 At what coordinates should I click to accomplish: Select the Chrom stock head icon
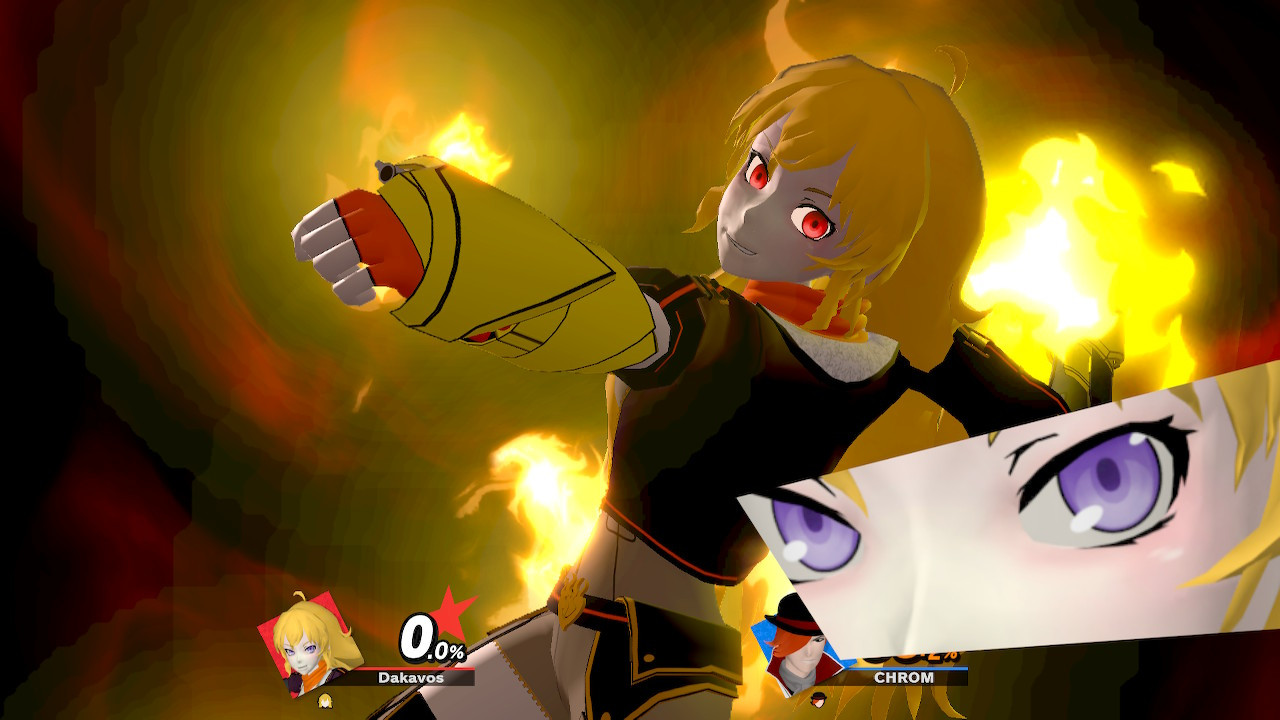[x=818, y=698]
